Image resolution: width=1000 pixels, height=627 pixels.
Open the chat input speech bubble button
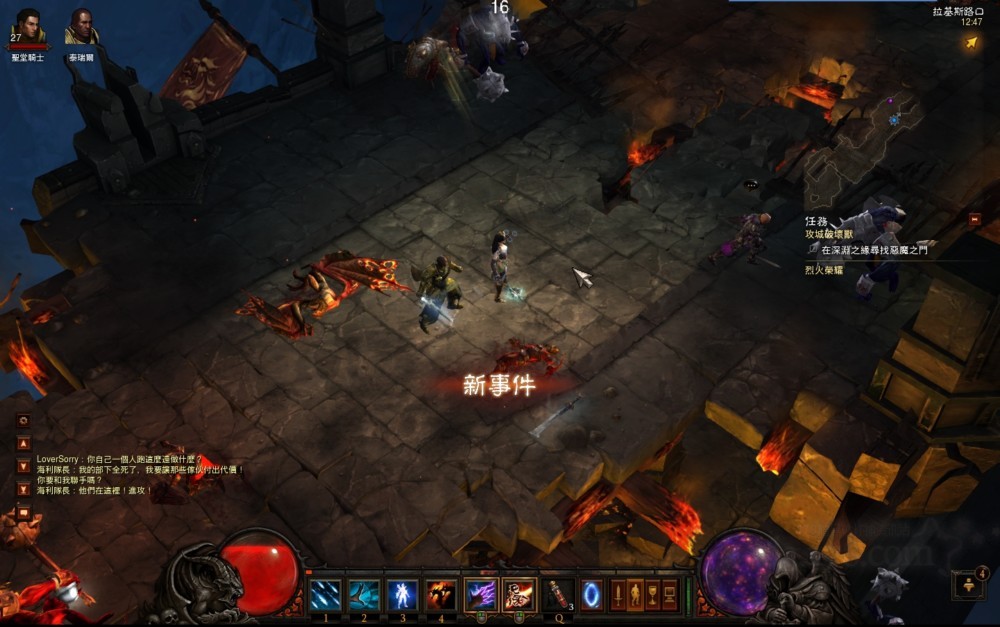(23, 513)
